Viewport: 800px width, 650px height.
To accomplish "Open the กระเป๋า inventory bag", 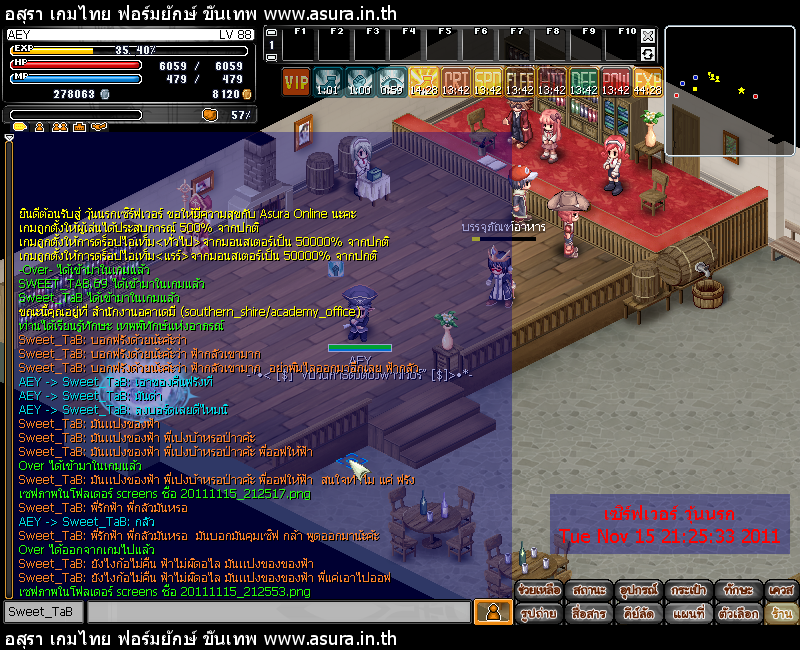I will [x=690, y=590].
